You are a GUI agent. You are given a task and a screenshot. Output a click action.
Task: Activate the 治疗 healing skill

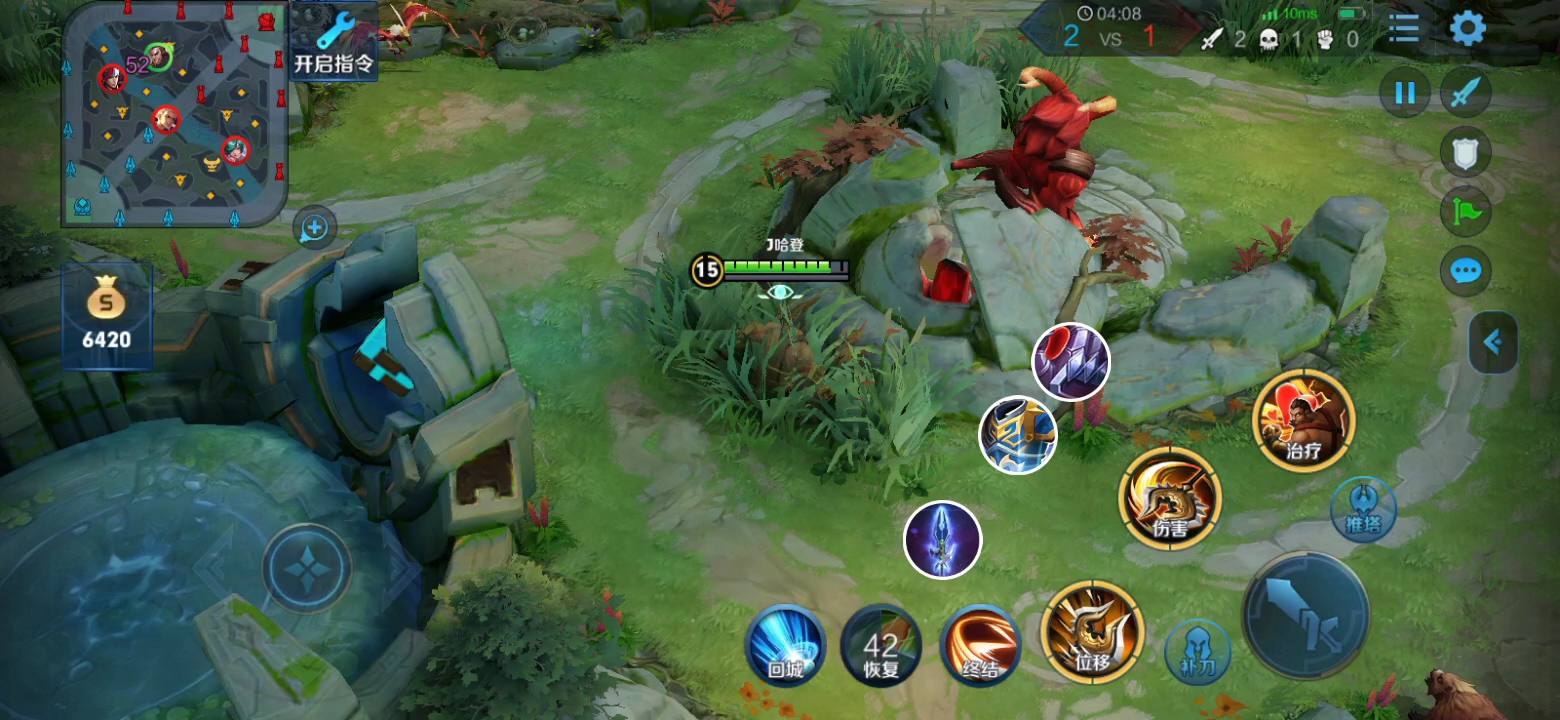(x=1303, y=420)
